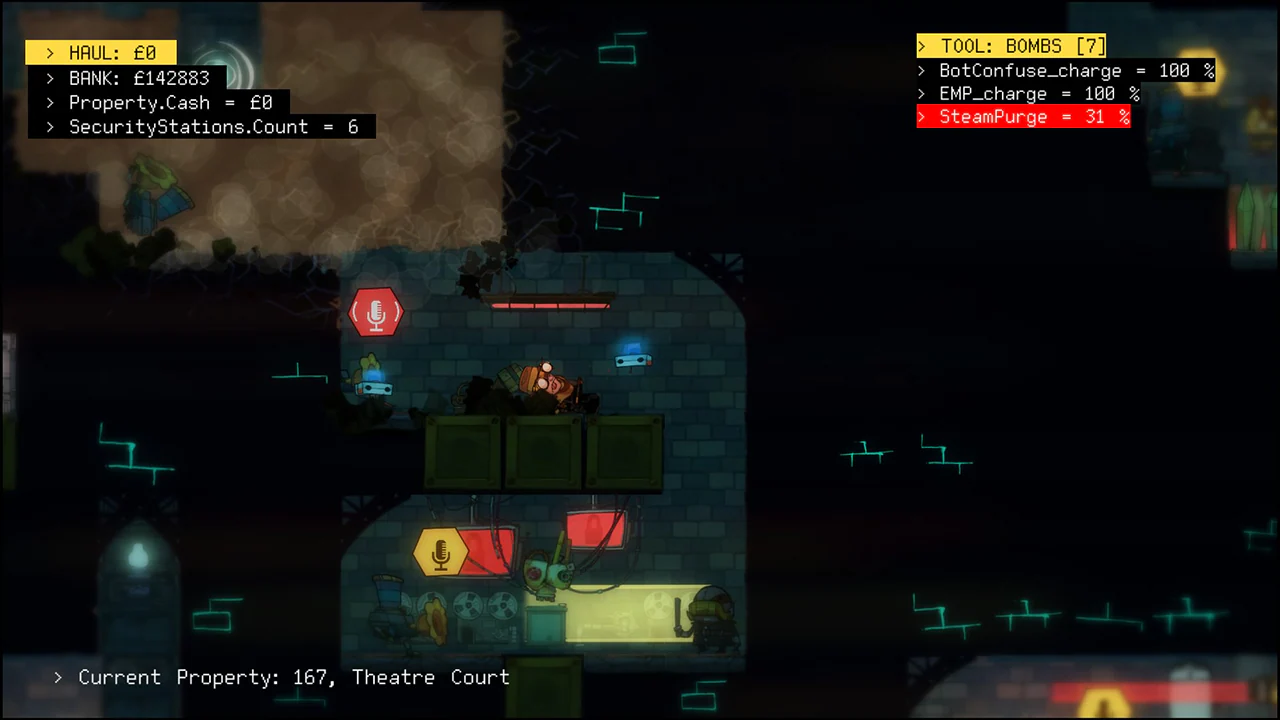Toggle the highlighted SteamPurge ability
This screenshot has width=1280, height=720.
point(1024,117)
